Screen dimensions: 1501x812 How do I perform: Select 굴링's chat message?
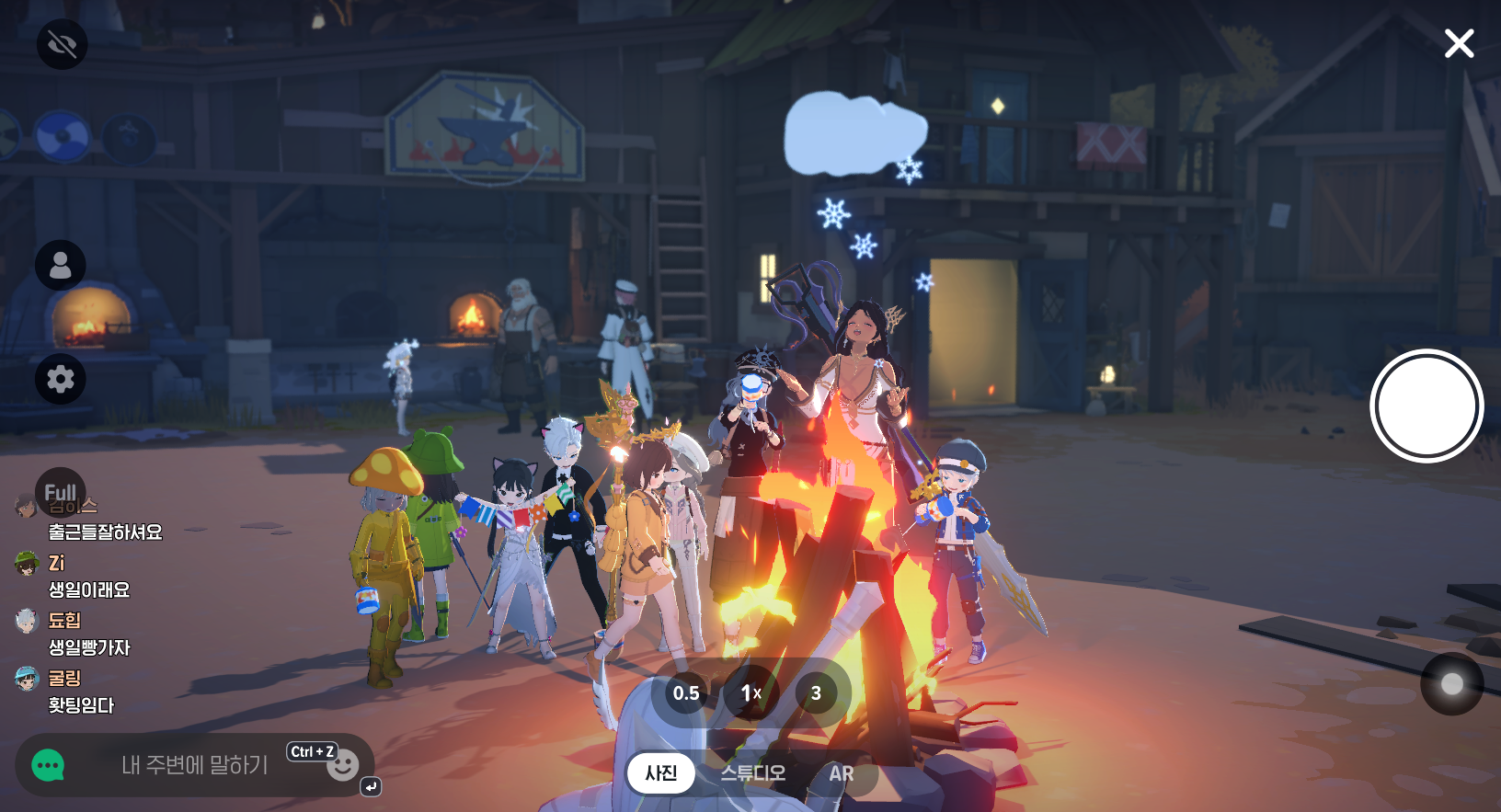coord(81,705)
